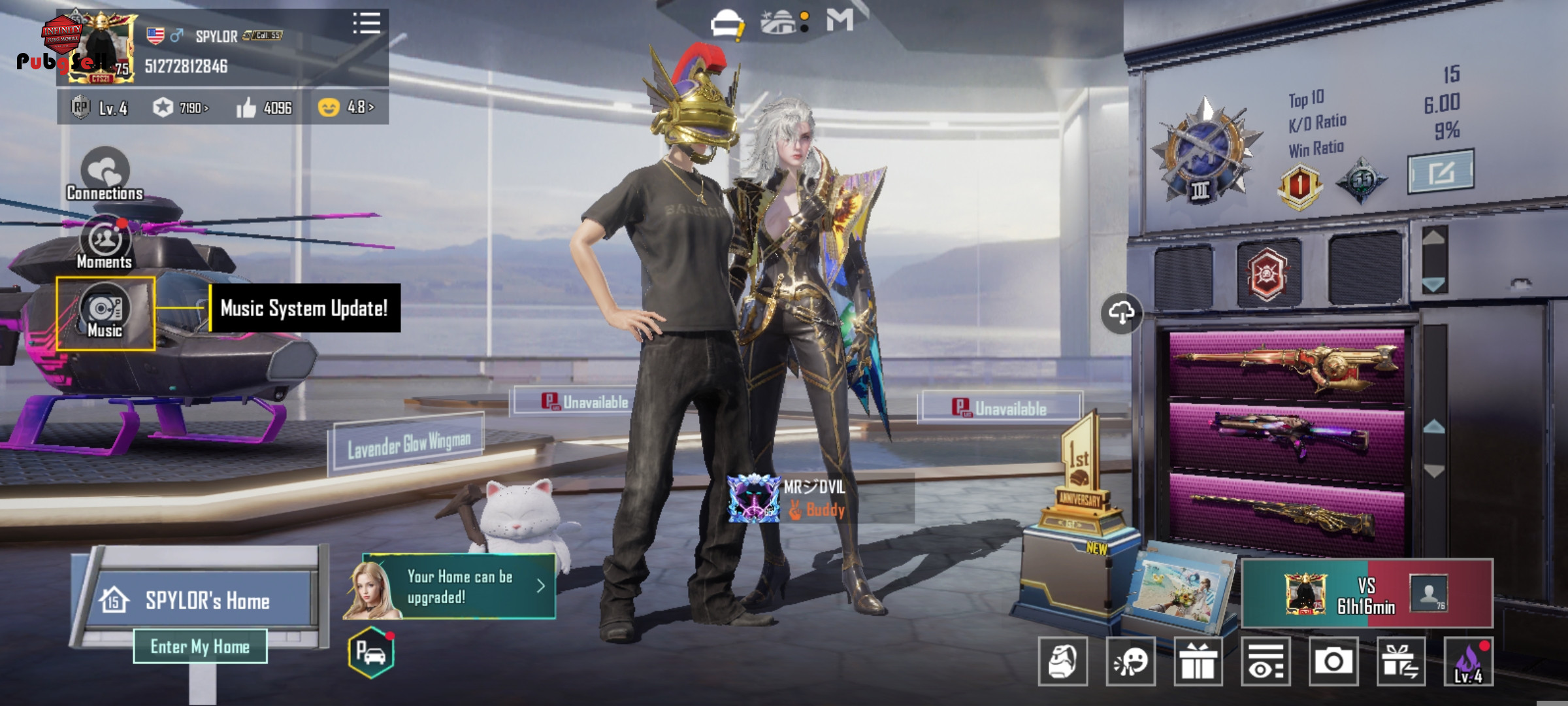Click the cloud download icon
Viewport: 1568px width, 706px height.
1121,313
